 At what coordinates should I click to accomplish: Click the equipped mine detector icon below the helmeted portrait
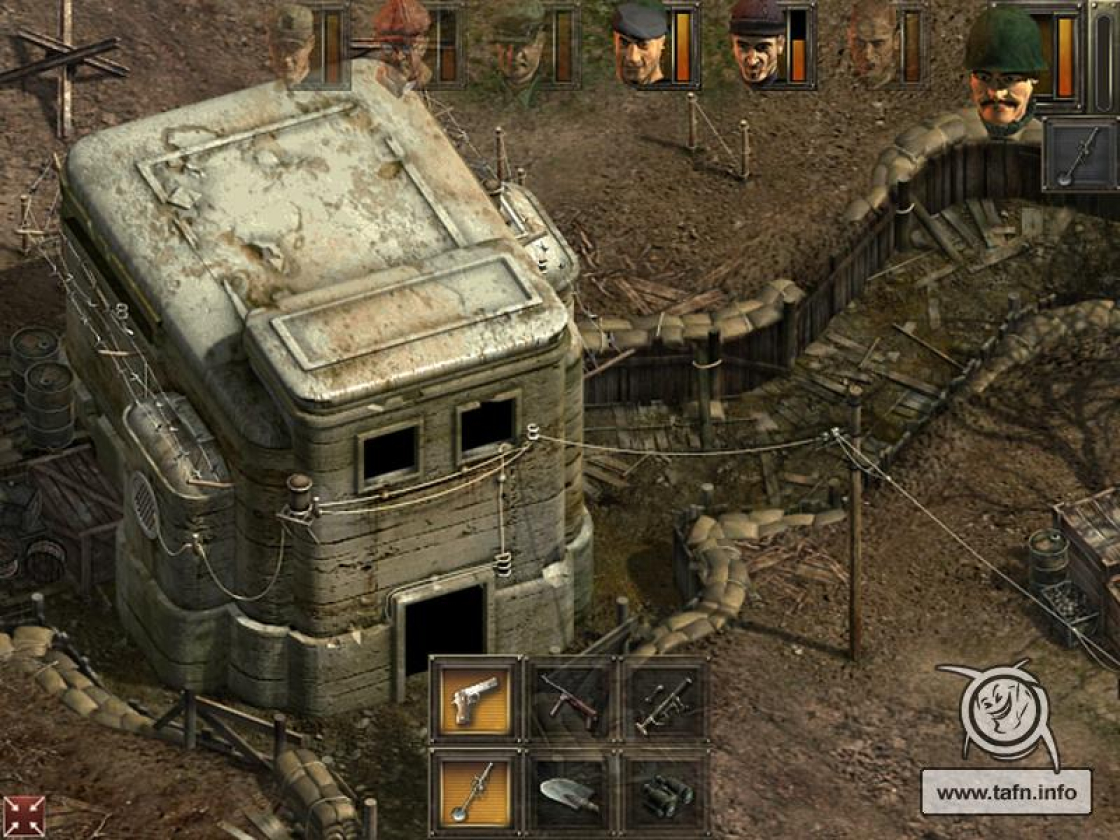[1080, 154]
